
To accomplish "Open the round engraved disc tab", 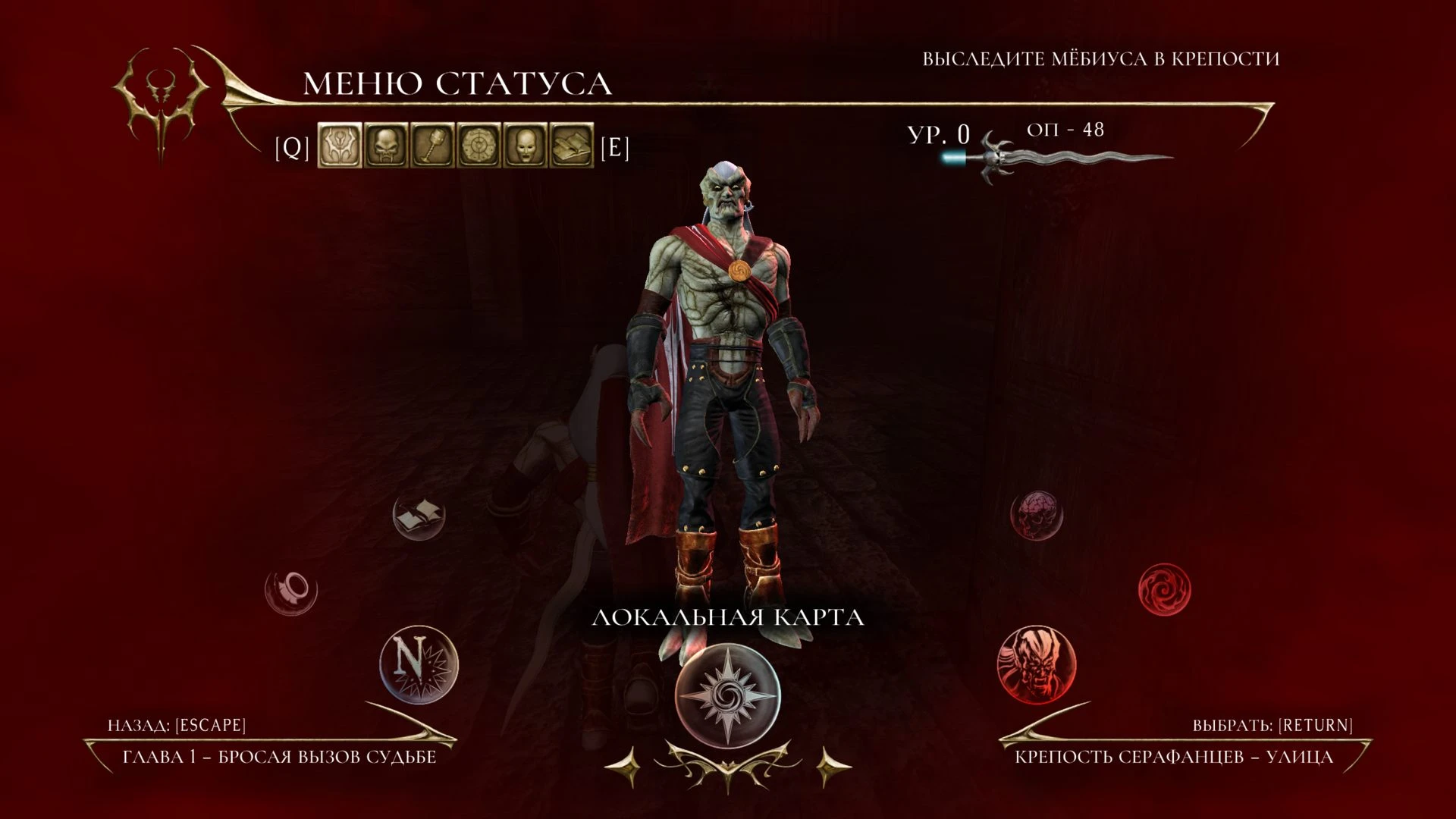I will [479, 146].
